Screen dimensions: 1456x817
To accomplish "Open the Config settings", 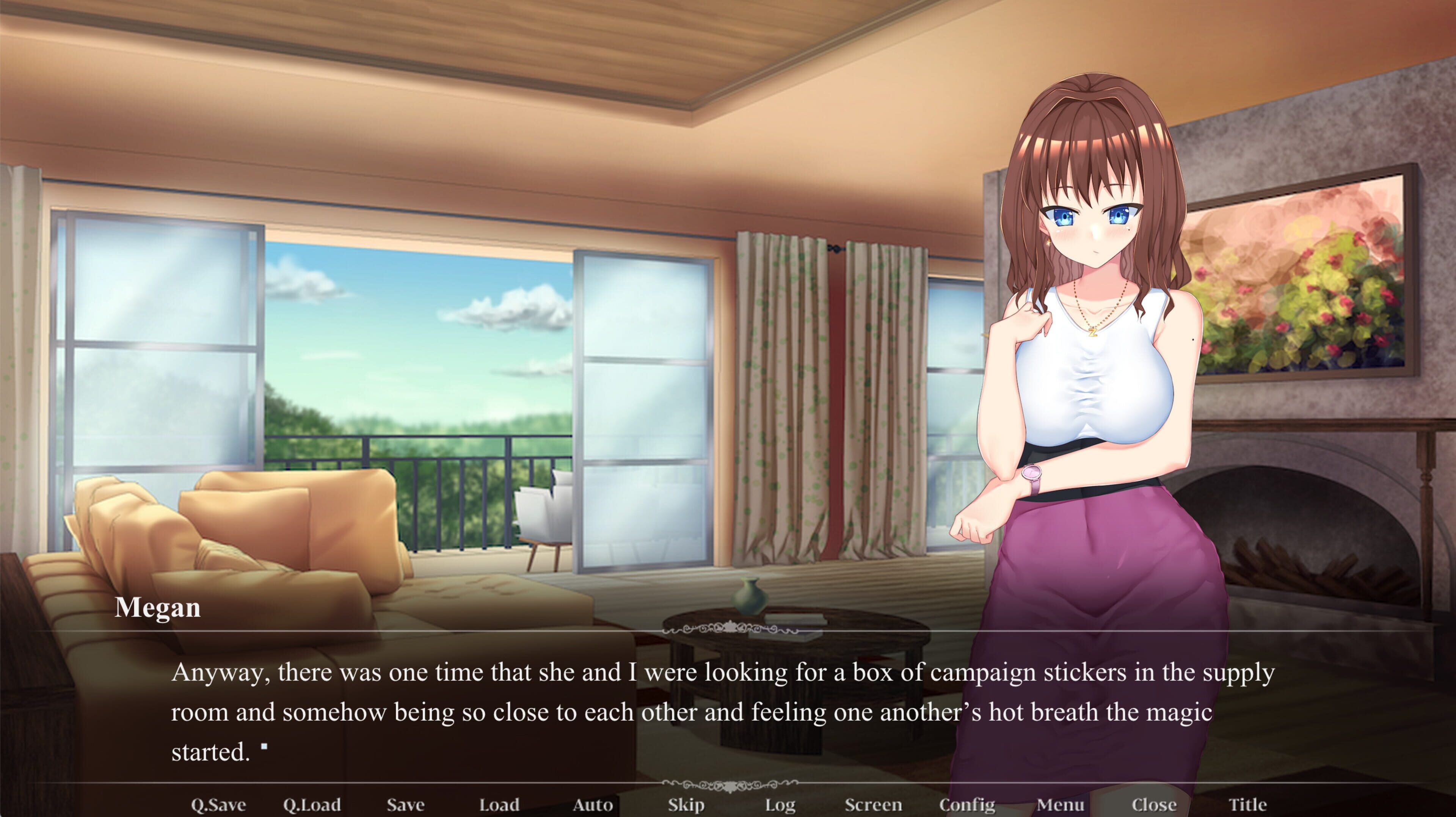I will [x=966, y=804].
